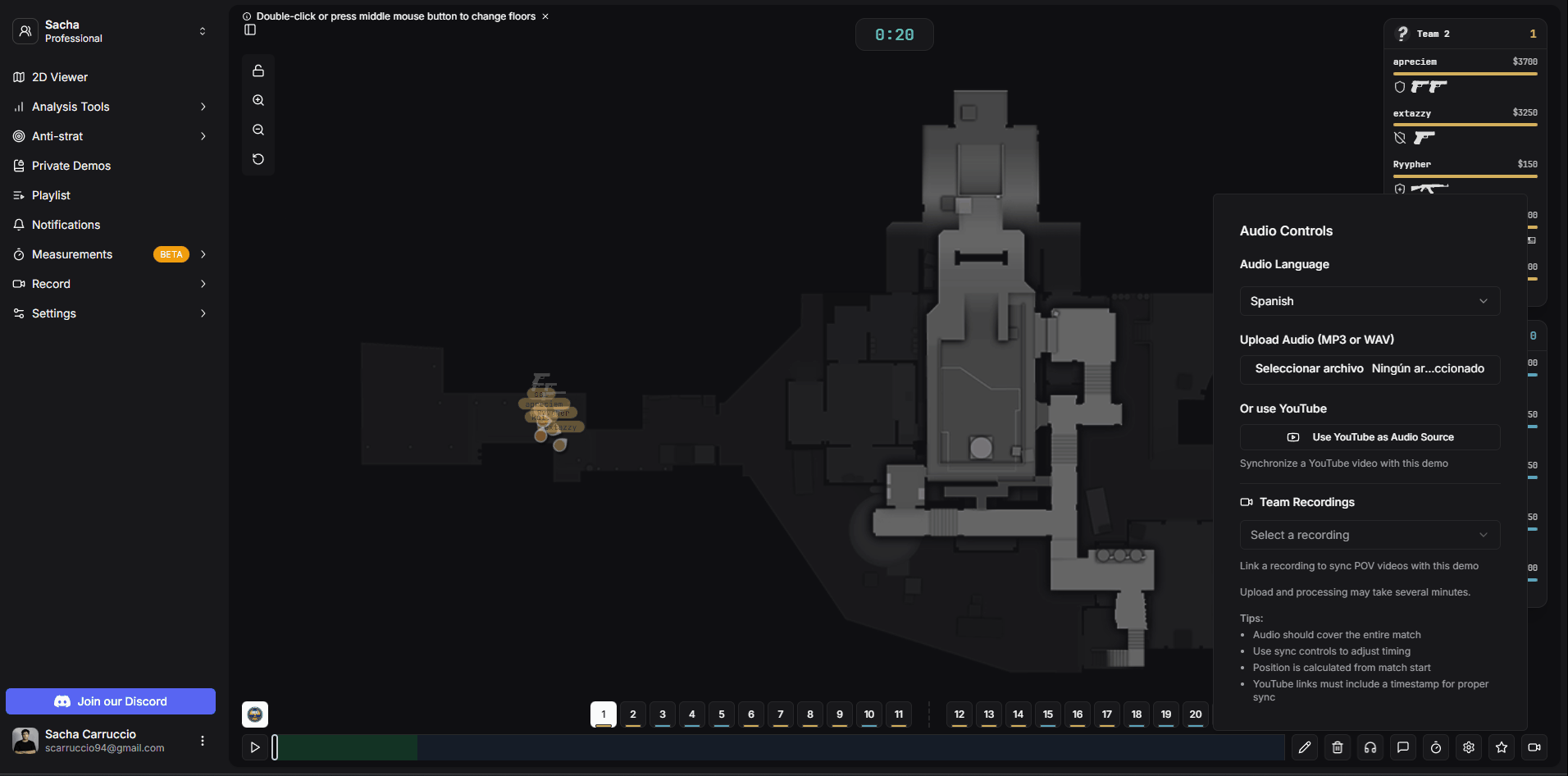This screenshot has width=1568, height=776.
Task: Select round 14 in the round bar
Action: point(1019,714)
